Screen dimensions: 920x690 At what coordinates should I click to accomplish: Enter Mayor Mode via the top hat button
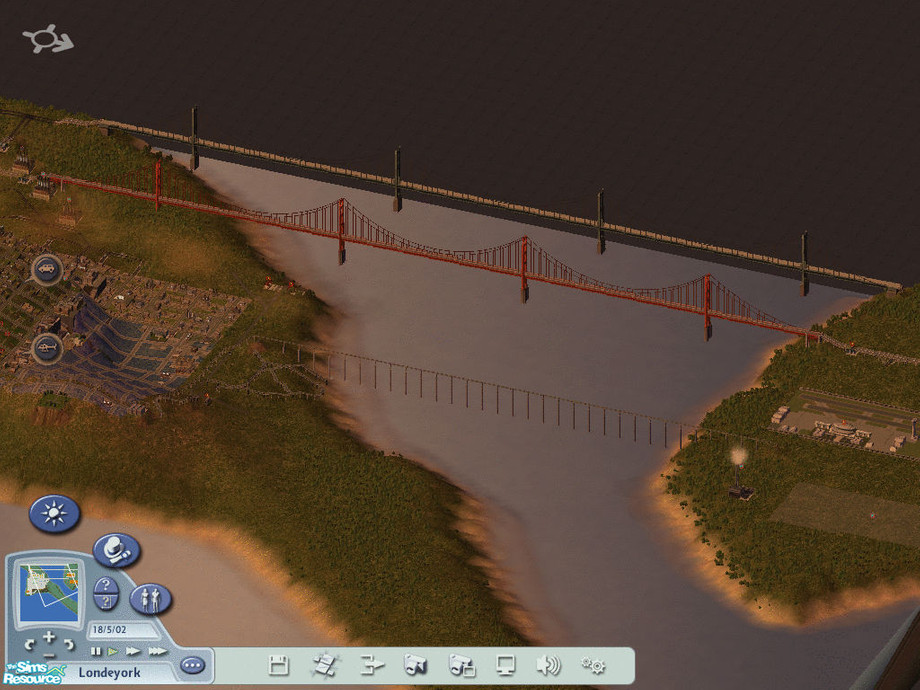click(117, 550)
